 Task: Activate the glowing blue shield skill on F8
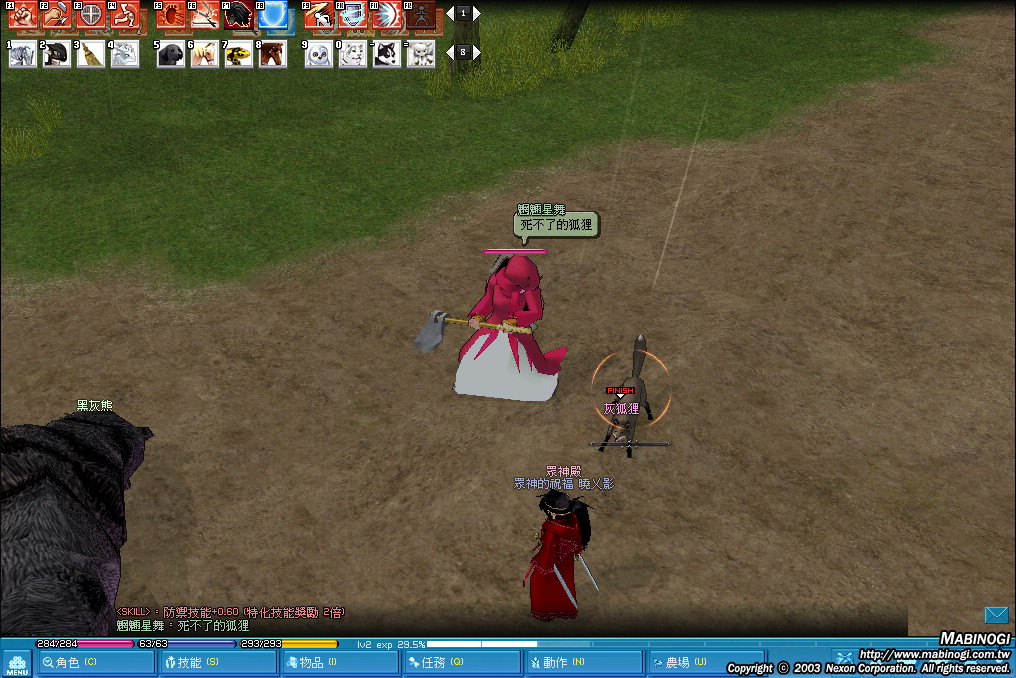click(272, 15)
